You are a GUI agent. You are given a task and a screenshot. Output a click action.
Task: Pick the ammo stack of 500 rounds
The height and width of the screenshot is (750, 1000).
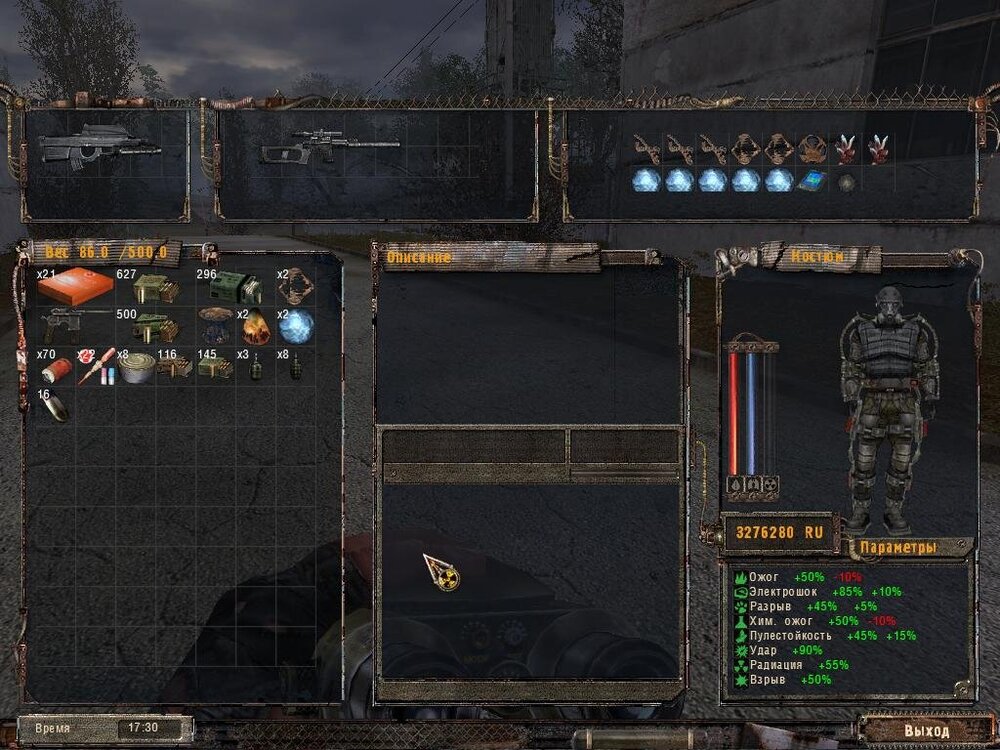pos(155,327)
